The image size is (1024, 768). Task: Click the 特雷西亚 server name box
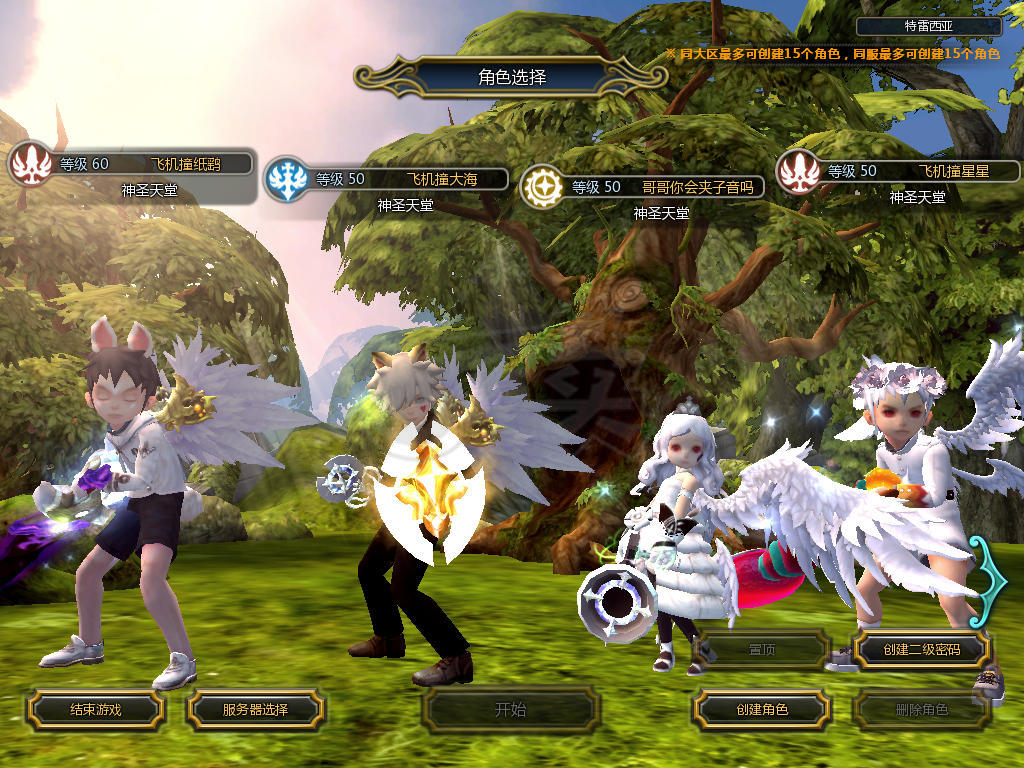pyautogui.click(x=930, y=27)
